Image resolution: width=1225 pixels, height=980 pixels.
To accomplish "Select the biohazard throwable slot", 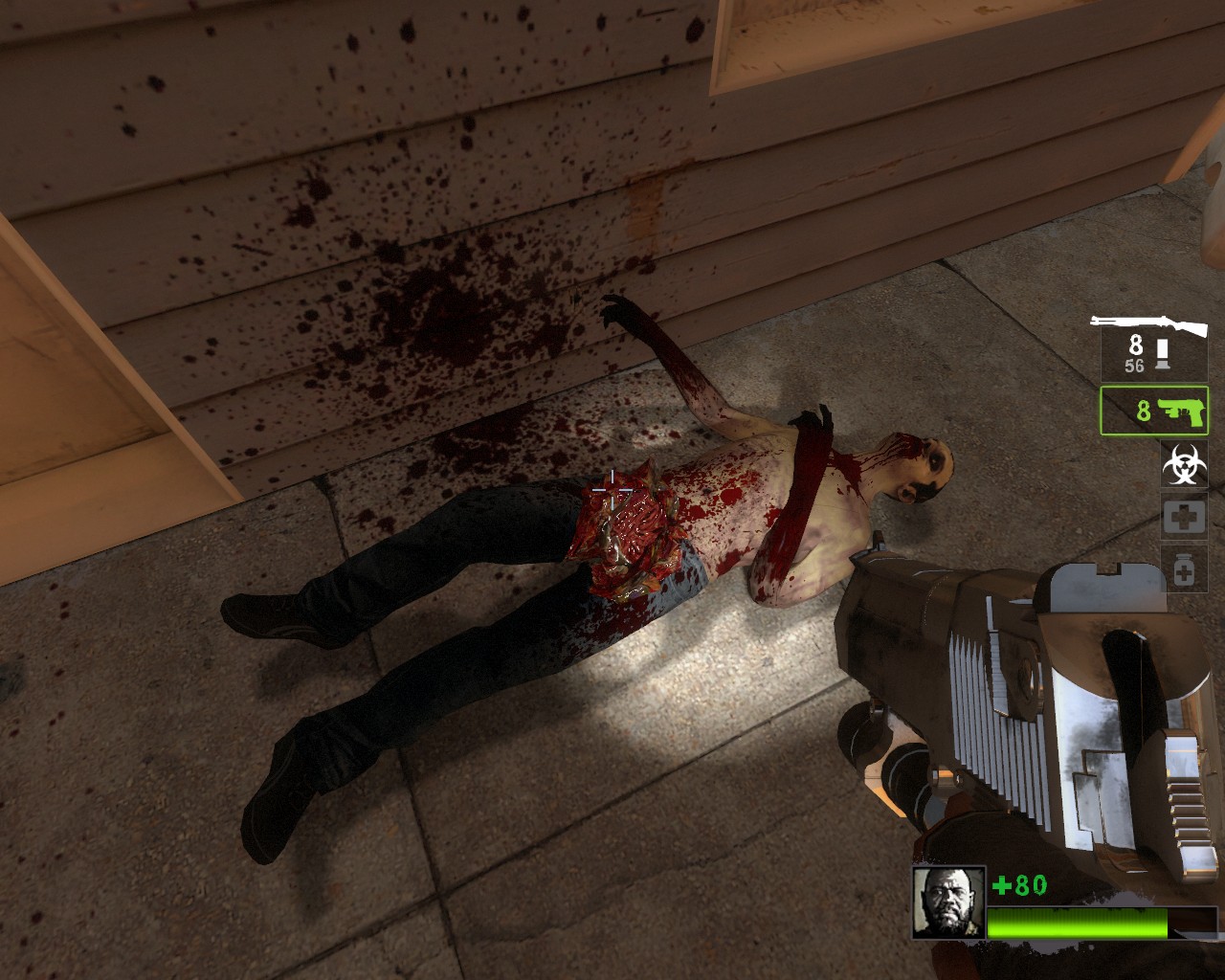I will (x=1184, y=464).
